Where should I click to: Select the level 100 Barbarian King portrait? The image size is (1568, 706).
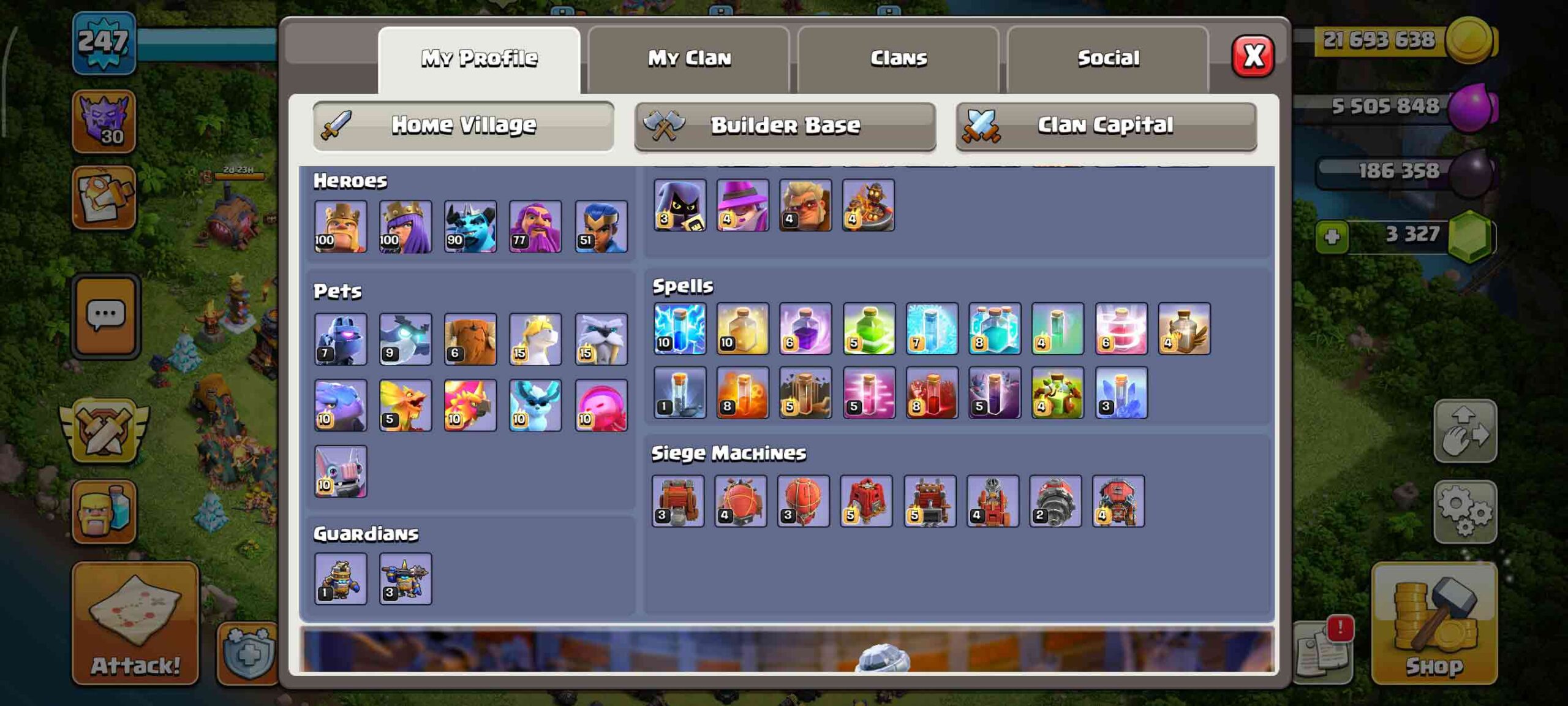coord(341,227)
